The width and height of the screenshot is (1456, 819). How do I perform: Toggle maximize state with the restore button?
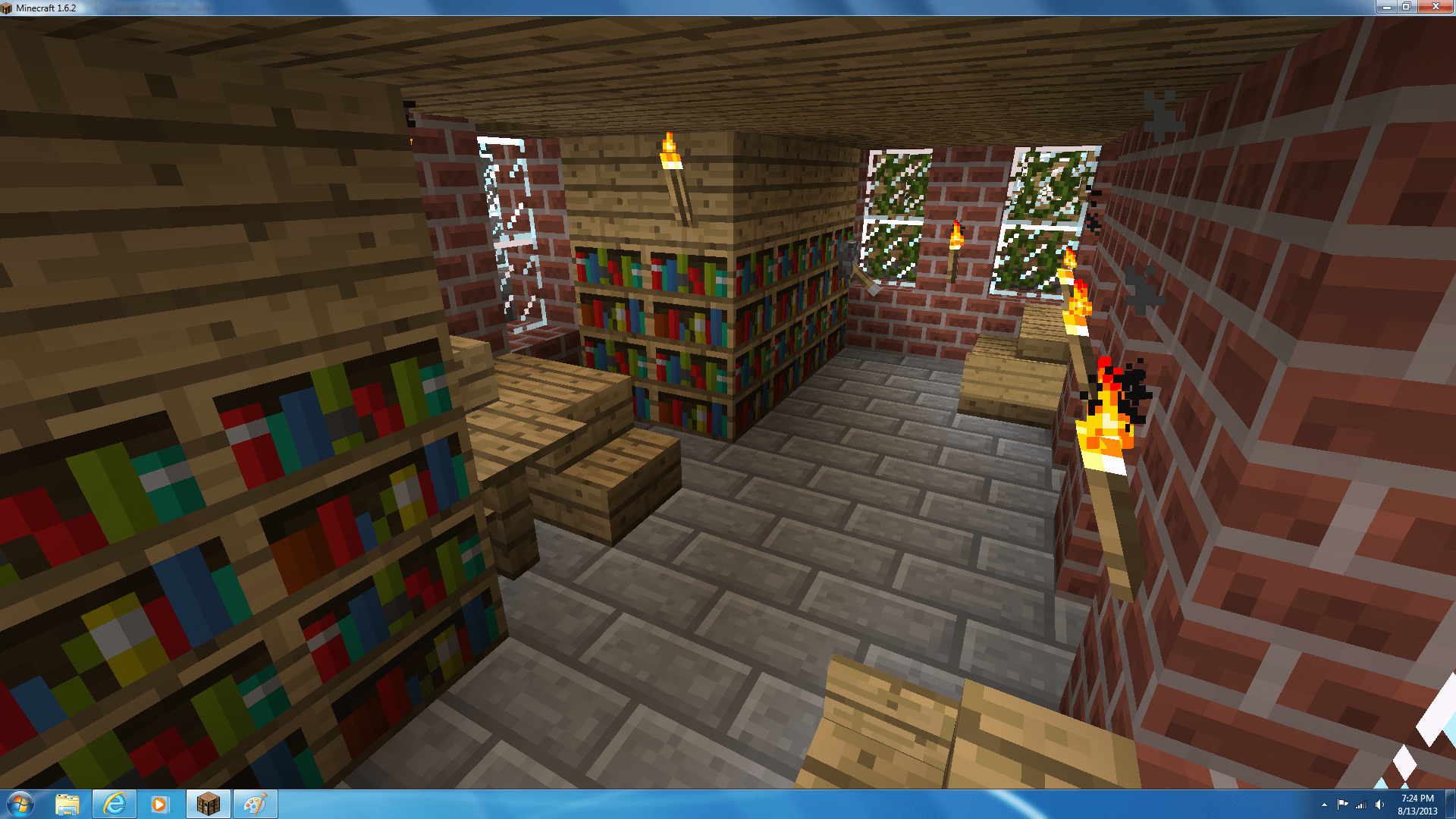(1407, 8)
